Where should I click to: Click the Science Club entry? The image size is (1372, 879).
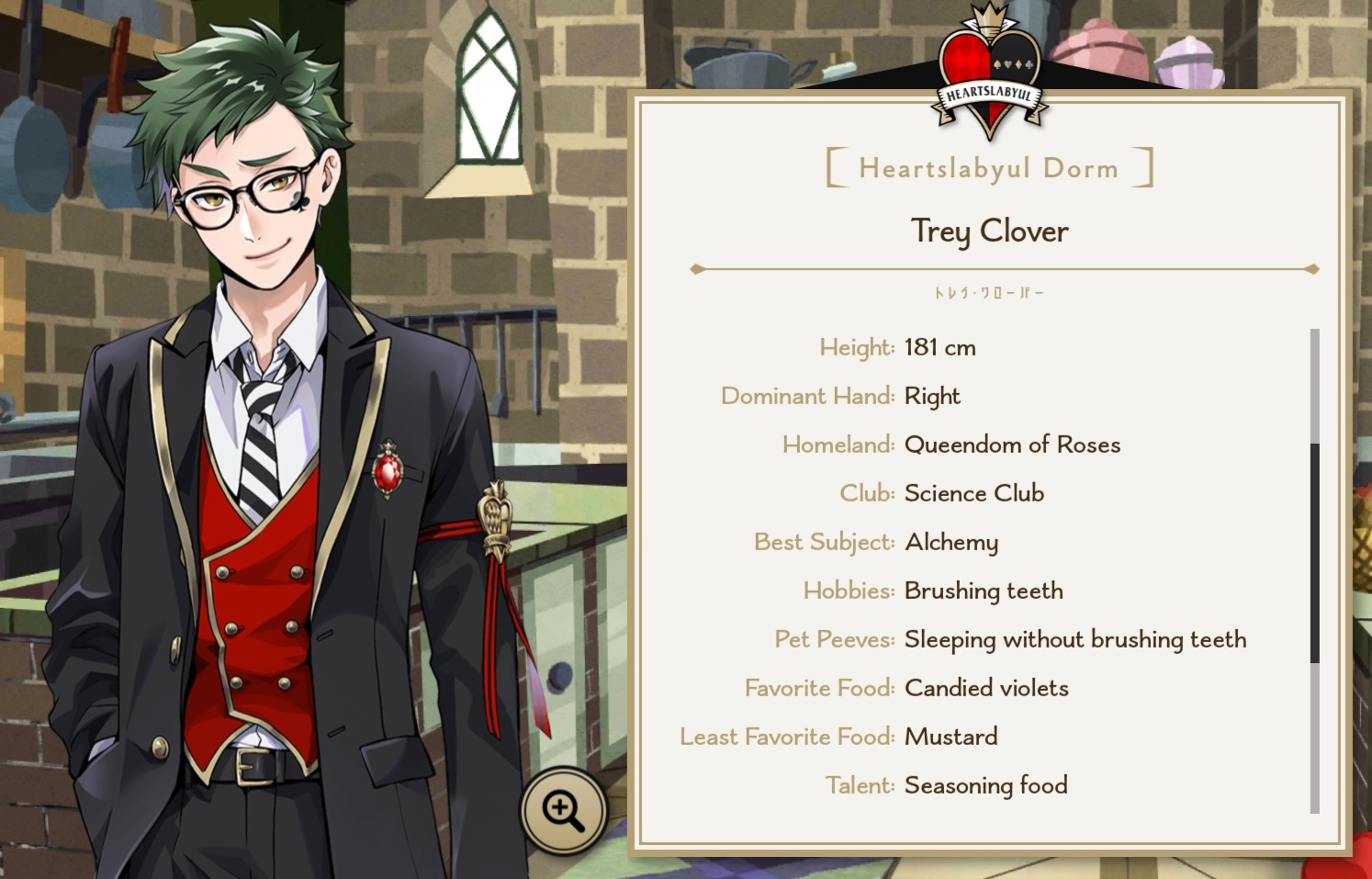click(x=973, y=493)
